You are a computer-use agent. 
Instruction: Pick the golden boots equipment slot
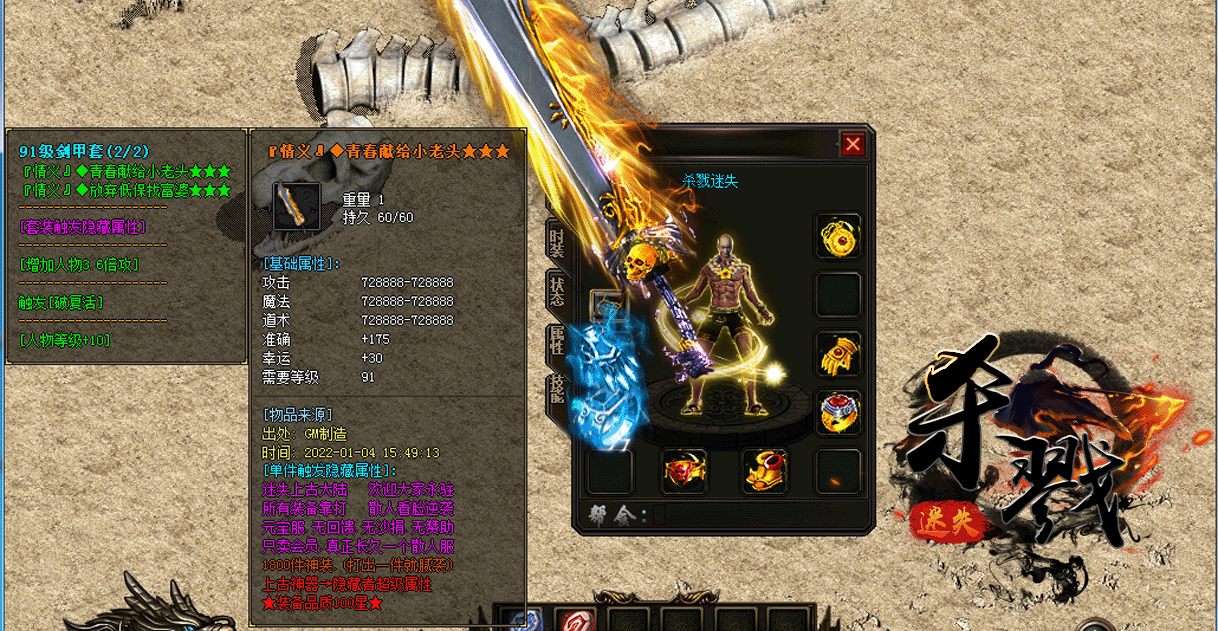tap(764, 471)
